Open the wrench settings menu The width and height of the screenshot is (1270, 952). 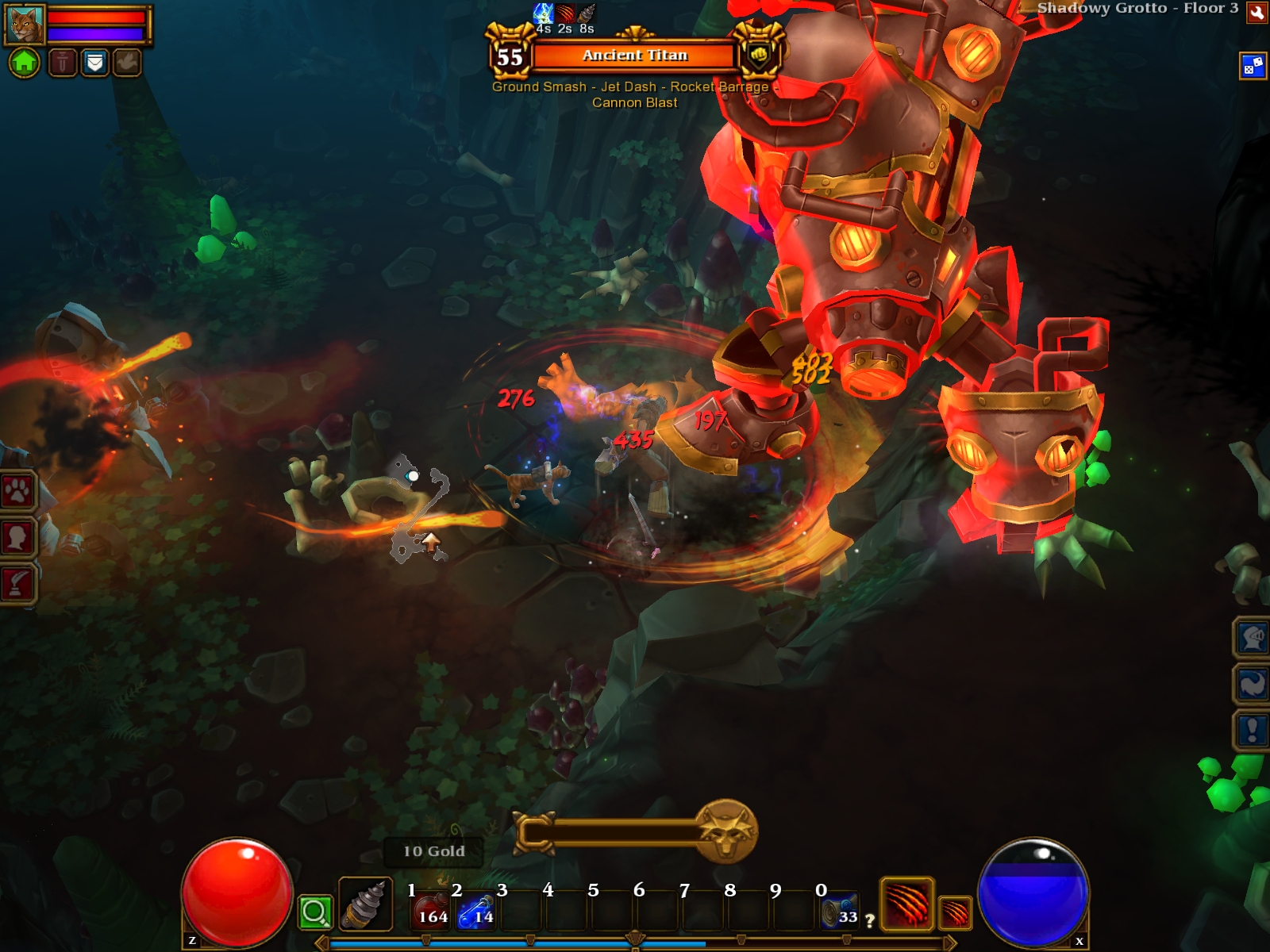[x=1257, y=13]
